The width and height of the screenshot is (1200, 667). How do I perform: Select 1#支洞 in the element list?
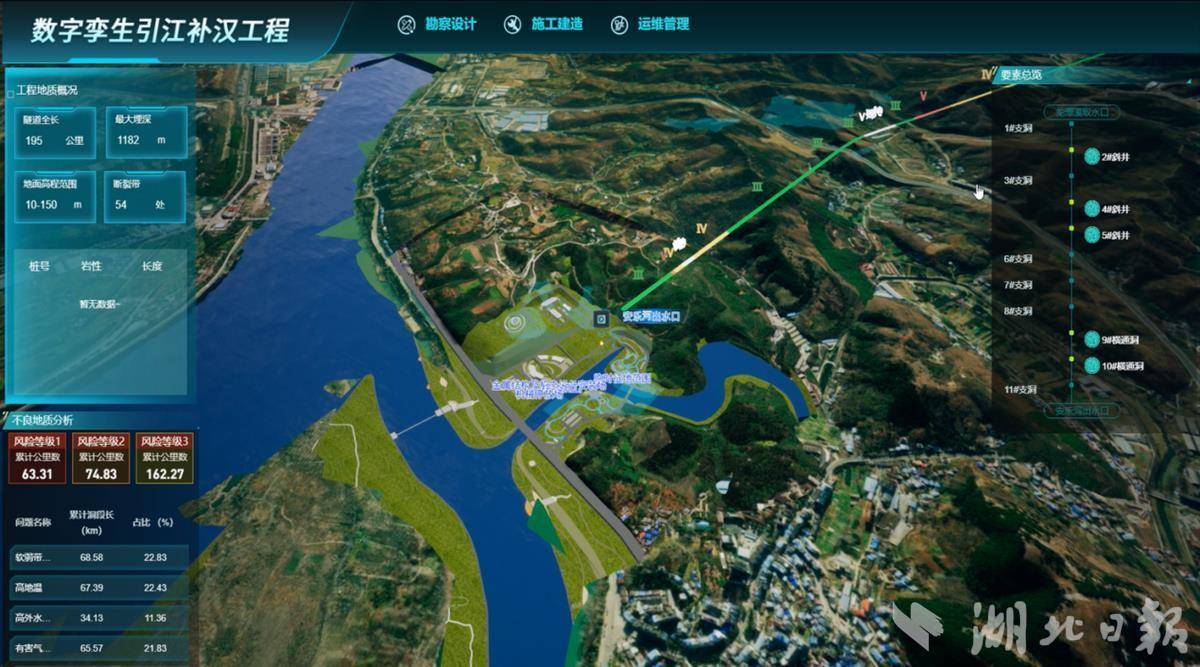[x=1018, y=128]
